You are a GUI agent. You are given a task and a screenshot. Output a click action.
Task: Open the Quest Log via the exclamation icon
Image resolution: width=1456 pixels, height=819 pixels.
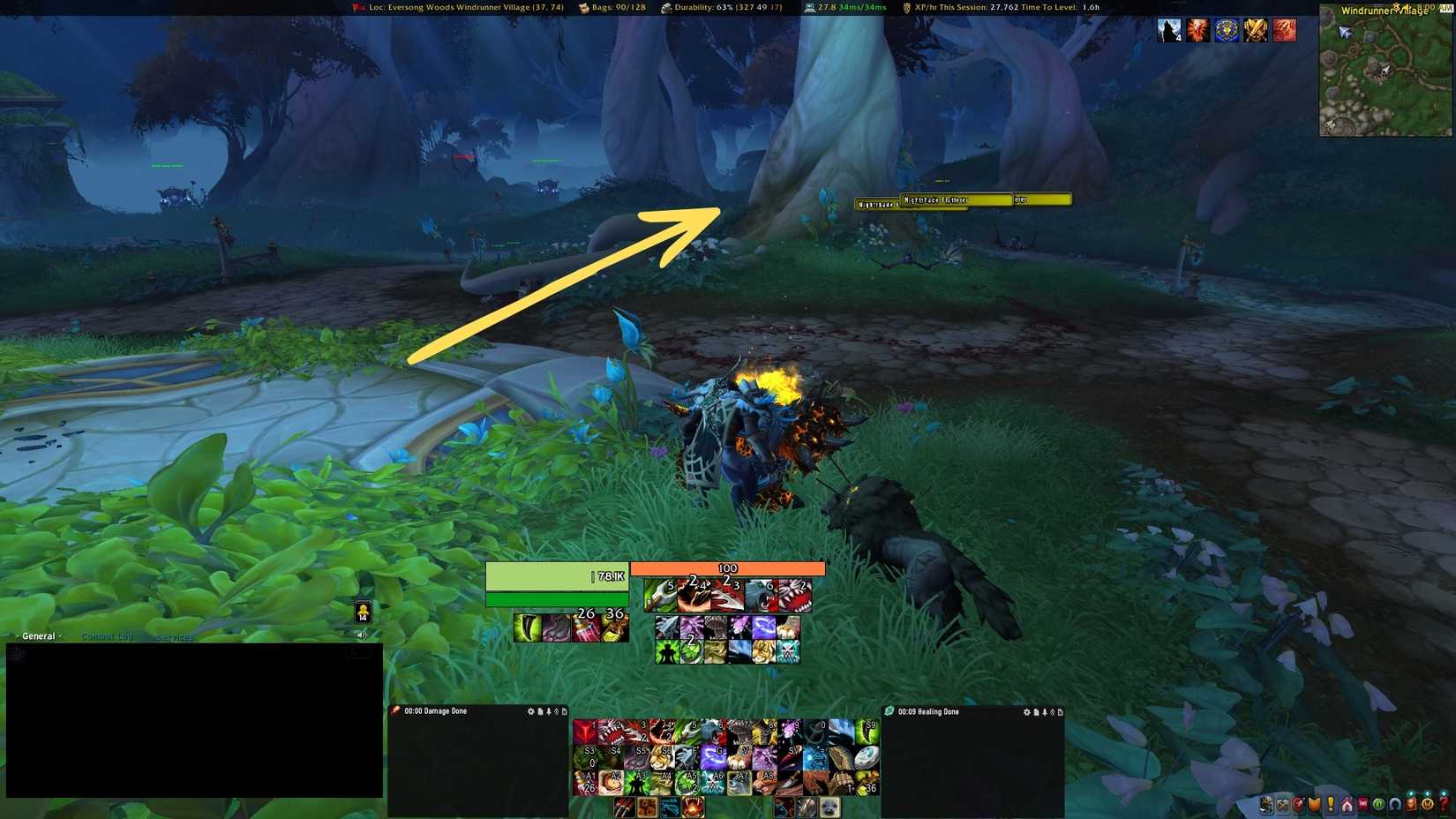click(x=1330, y=804)
